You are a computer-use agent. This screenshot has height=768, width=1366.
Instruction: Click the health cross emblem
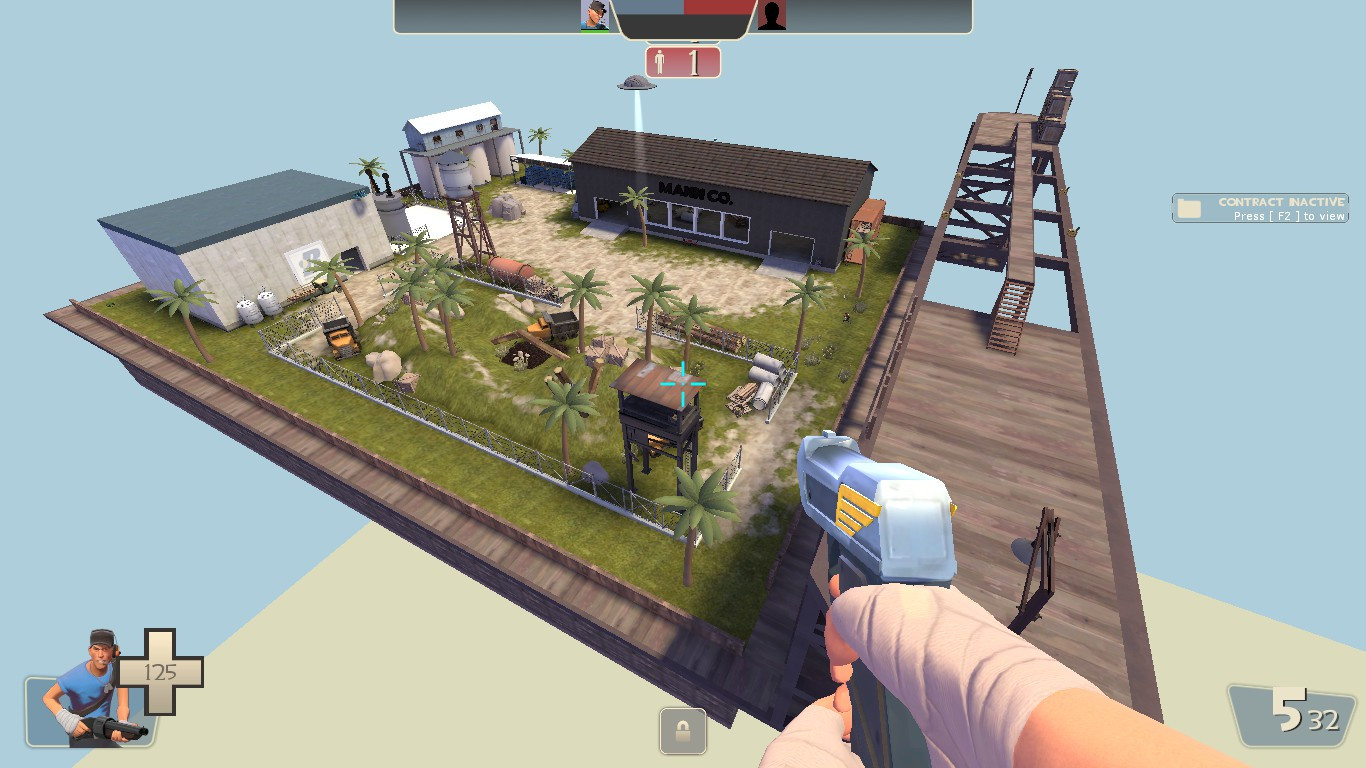(160, 672)
